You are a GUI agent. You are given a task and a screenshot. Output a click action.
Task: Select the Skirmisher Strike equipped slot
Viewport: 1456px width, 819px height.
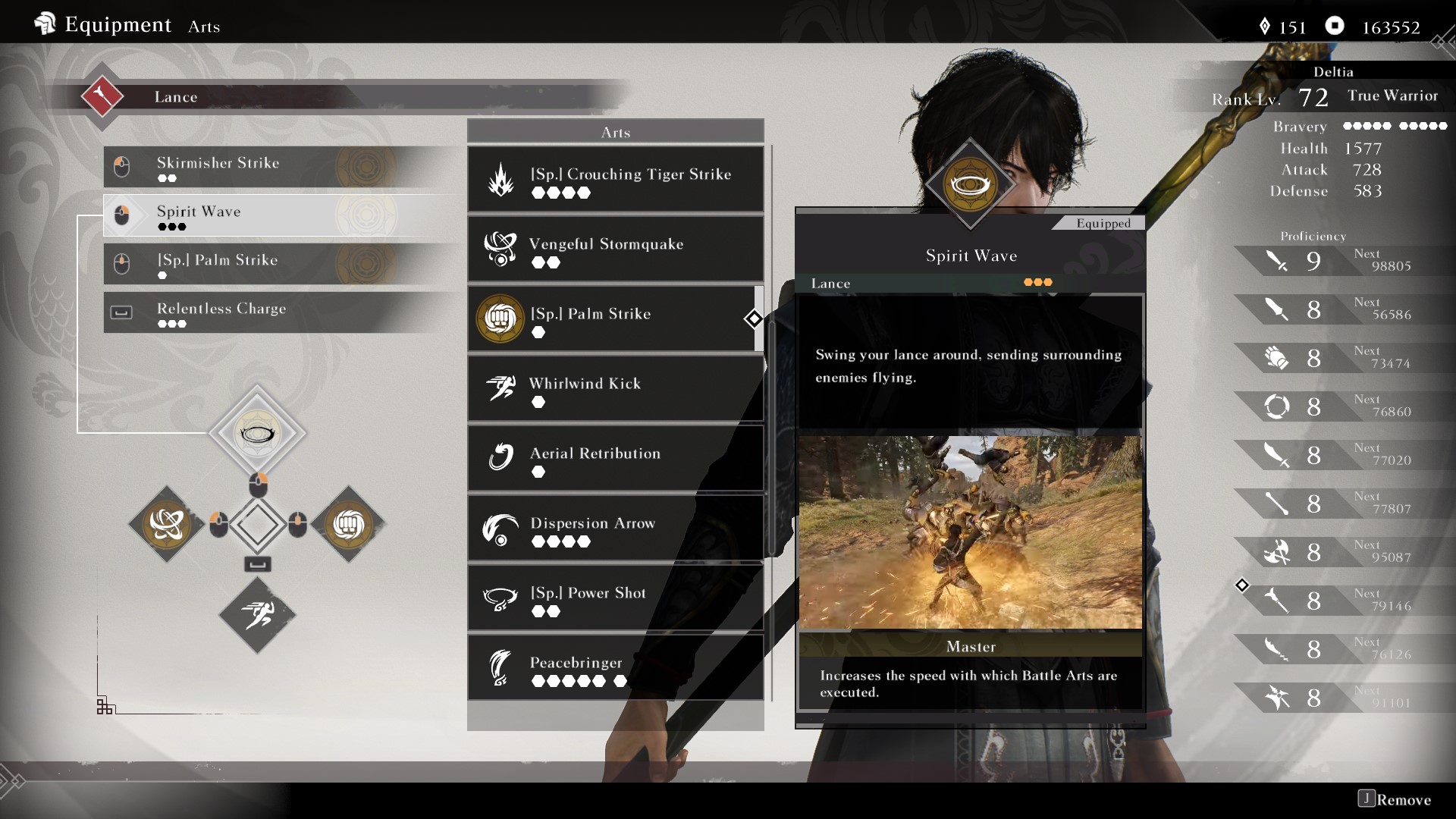[x=281, y=167]
